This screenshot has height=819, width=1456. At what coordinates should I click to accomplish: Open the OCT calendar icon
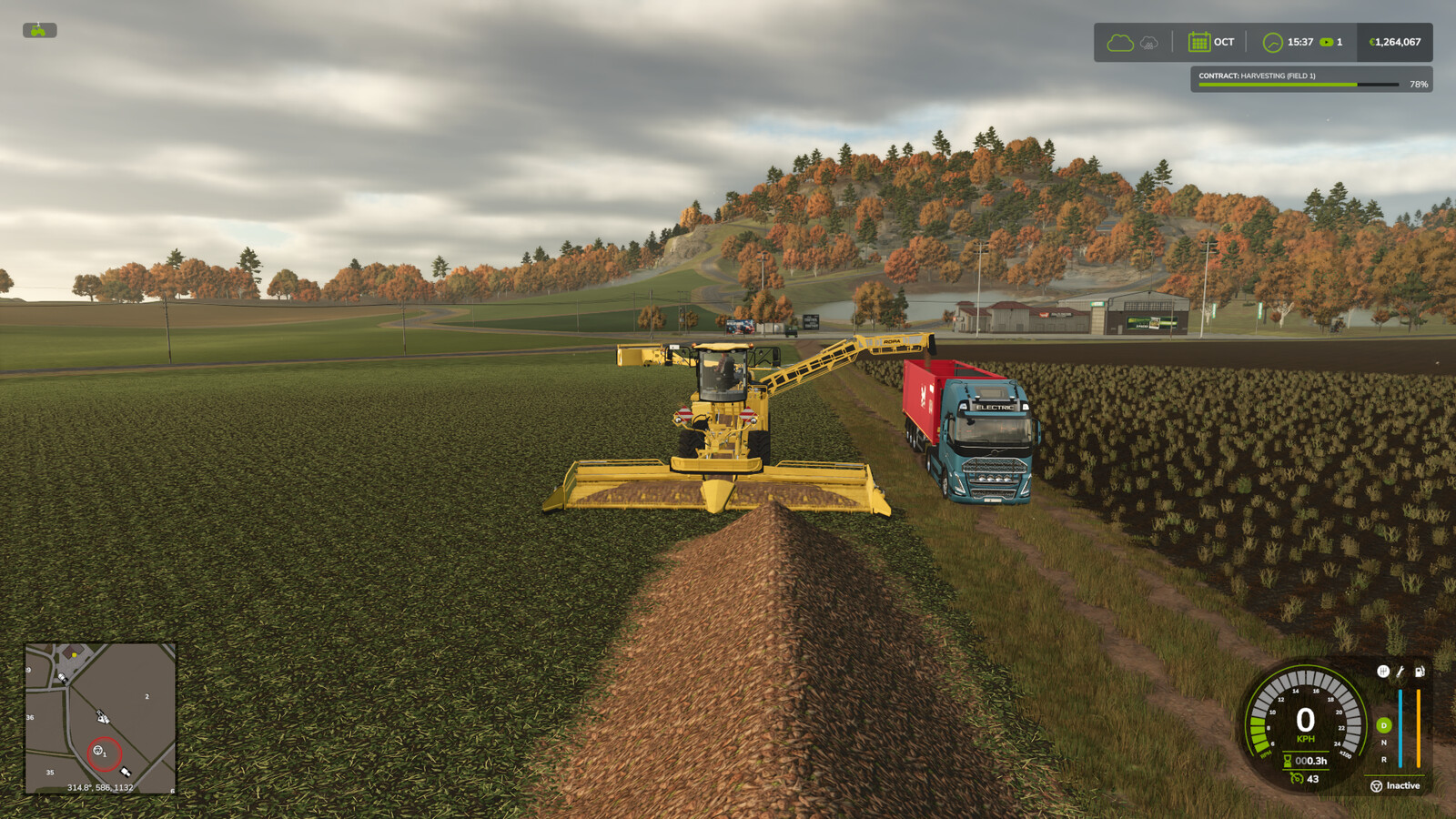(x=1199, y=42)
